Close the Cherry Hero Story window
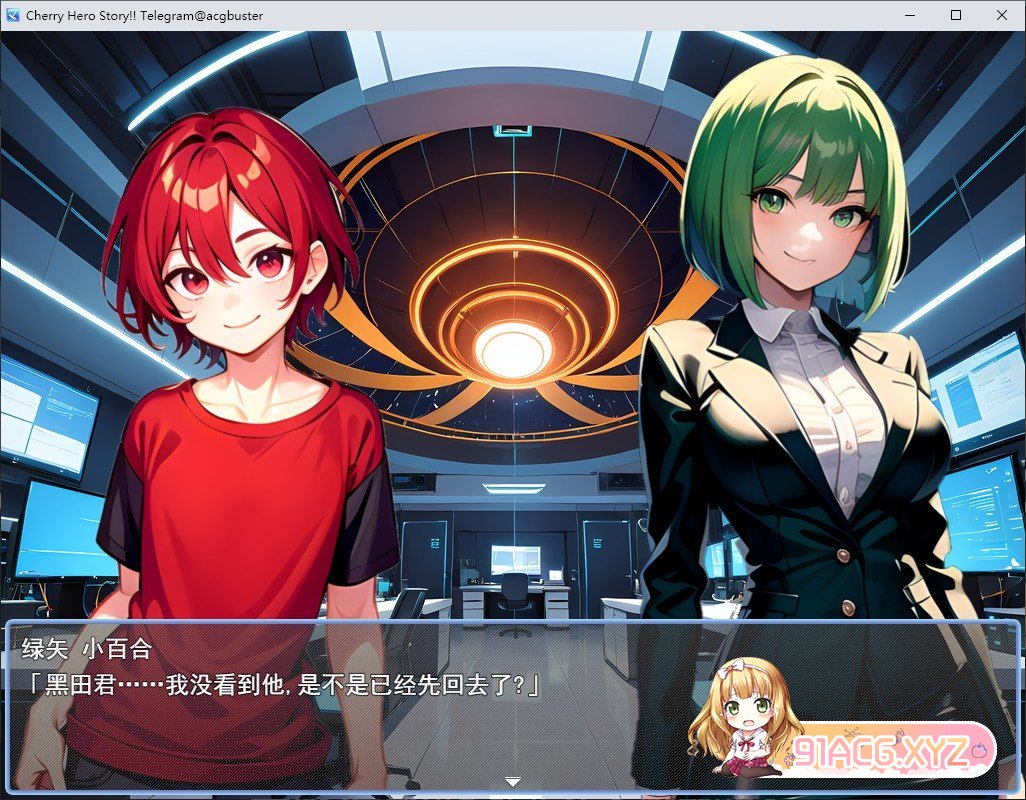1026x800 pixels. [x=1002, y=15]
